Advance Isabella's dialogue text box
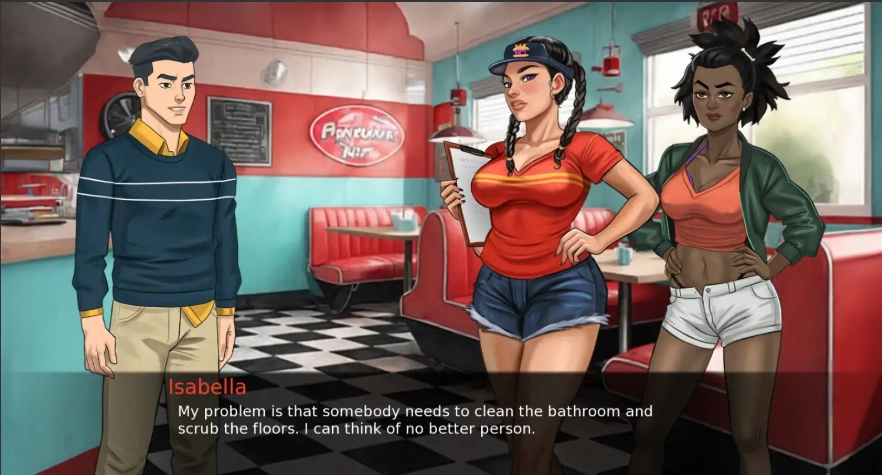The image size is (882, 475). [x=440, y=420]
